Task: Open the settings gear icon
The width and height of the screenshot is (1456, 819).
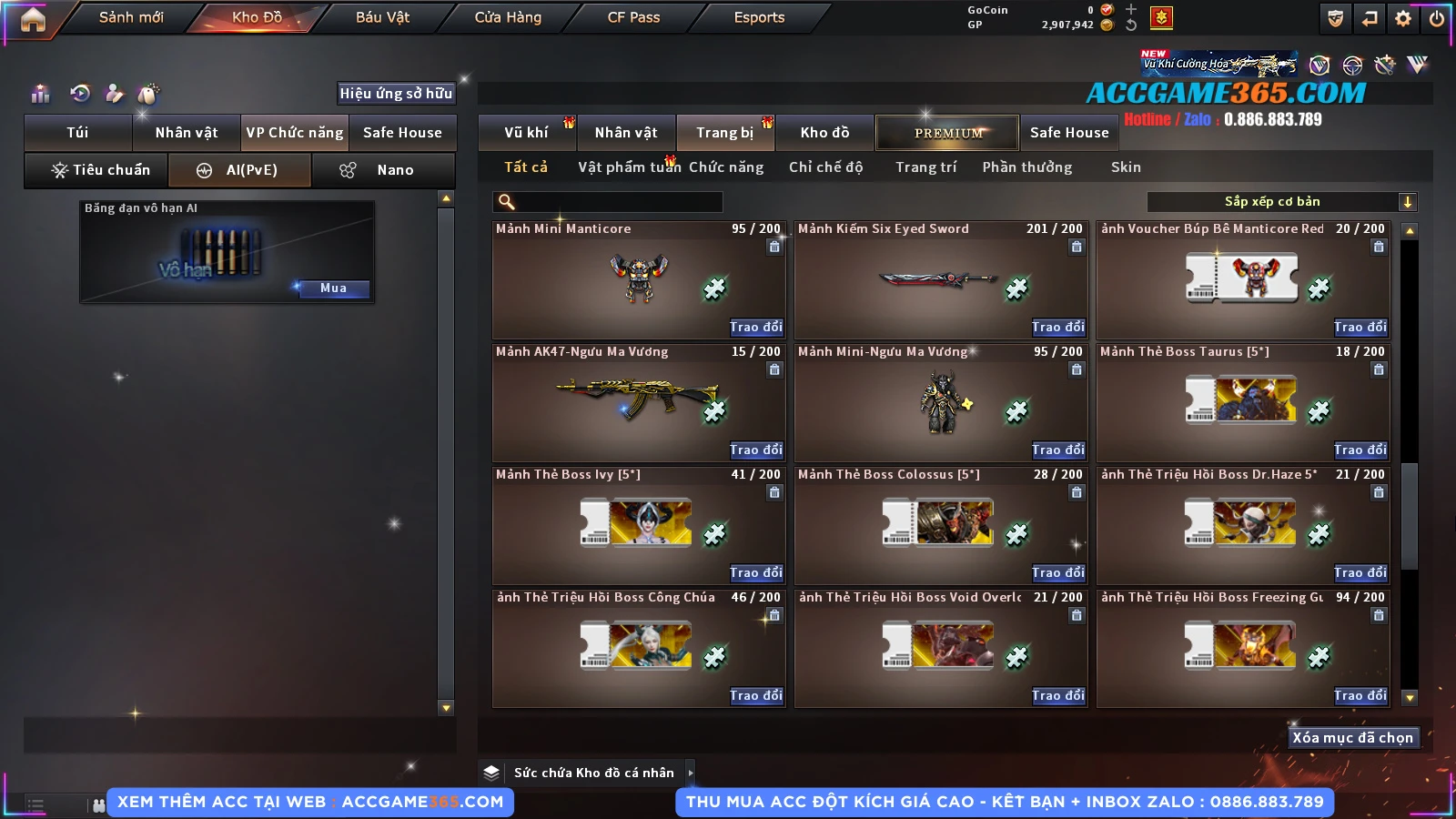Action: coord(1403,18)
